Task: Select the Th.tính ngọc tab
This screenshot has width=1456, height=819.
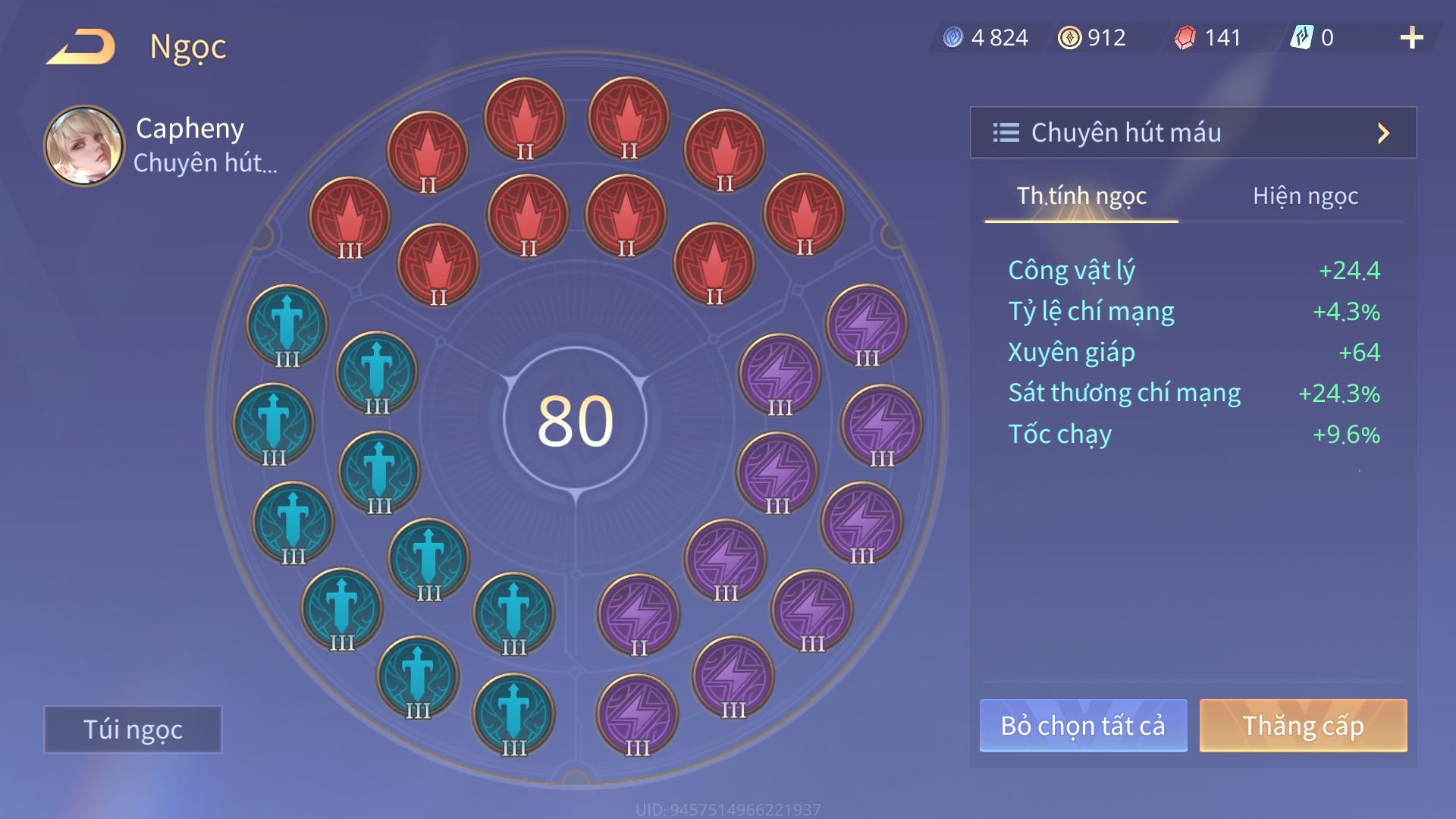Action: point(1081,196)
